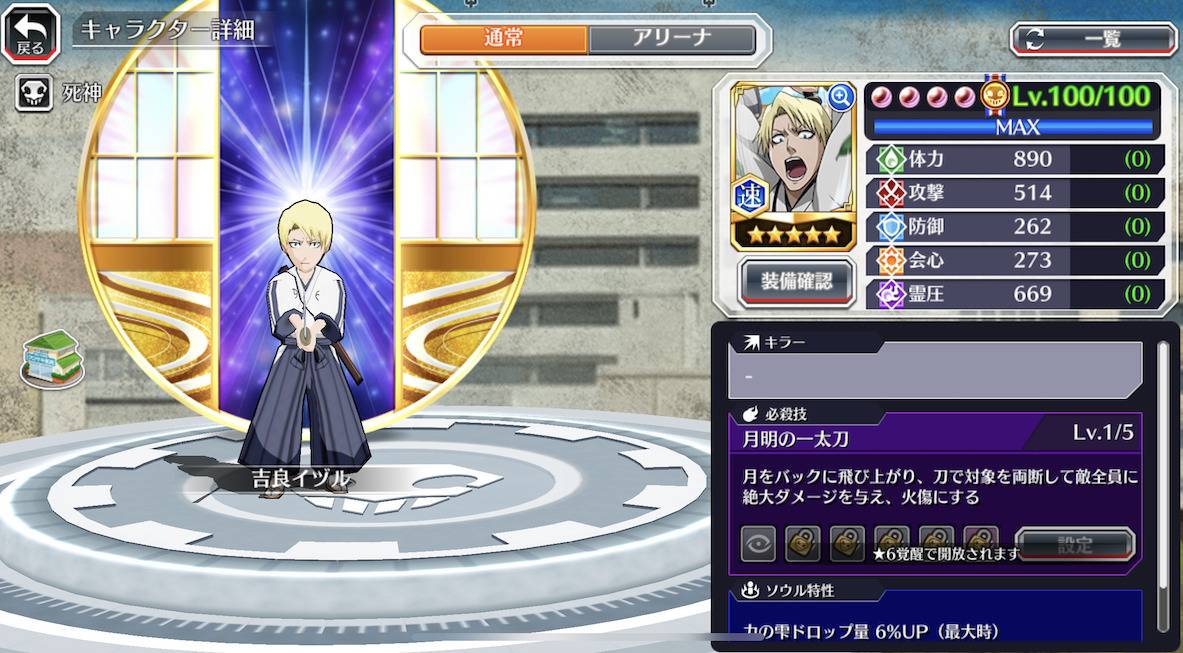The height and width of the screenshot is (653, 1183).
Task: Go back with the 戻る button
Action: (30, 33)
